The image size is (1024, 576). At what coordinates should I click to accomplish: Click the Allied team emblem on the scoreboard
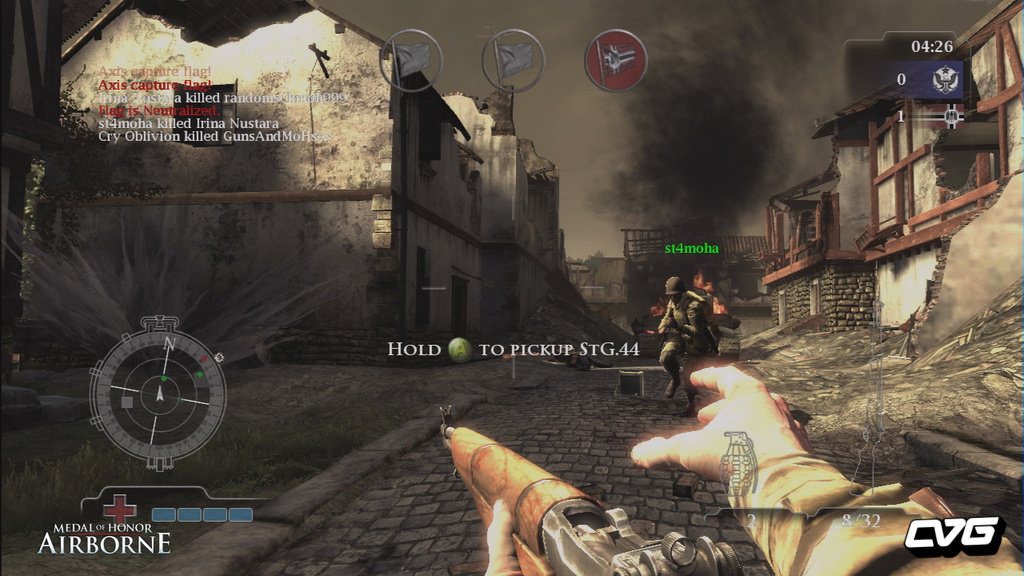tap(946, 80)
